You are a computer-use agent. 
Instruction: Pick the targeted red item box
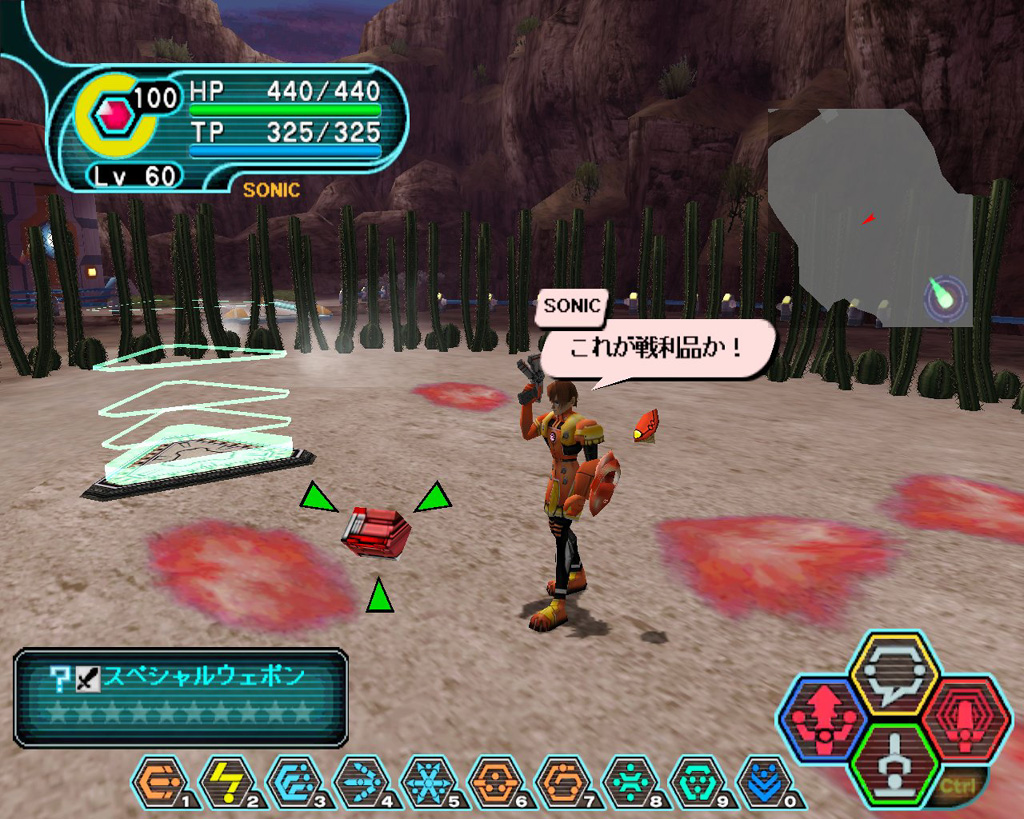[x=375, y=531]
